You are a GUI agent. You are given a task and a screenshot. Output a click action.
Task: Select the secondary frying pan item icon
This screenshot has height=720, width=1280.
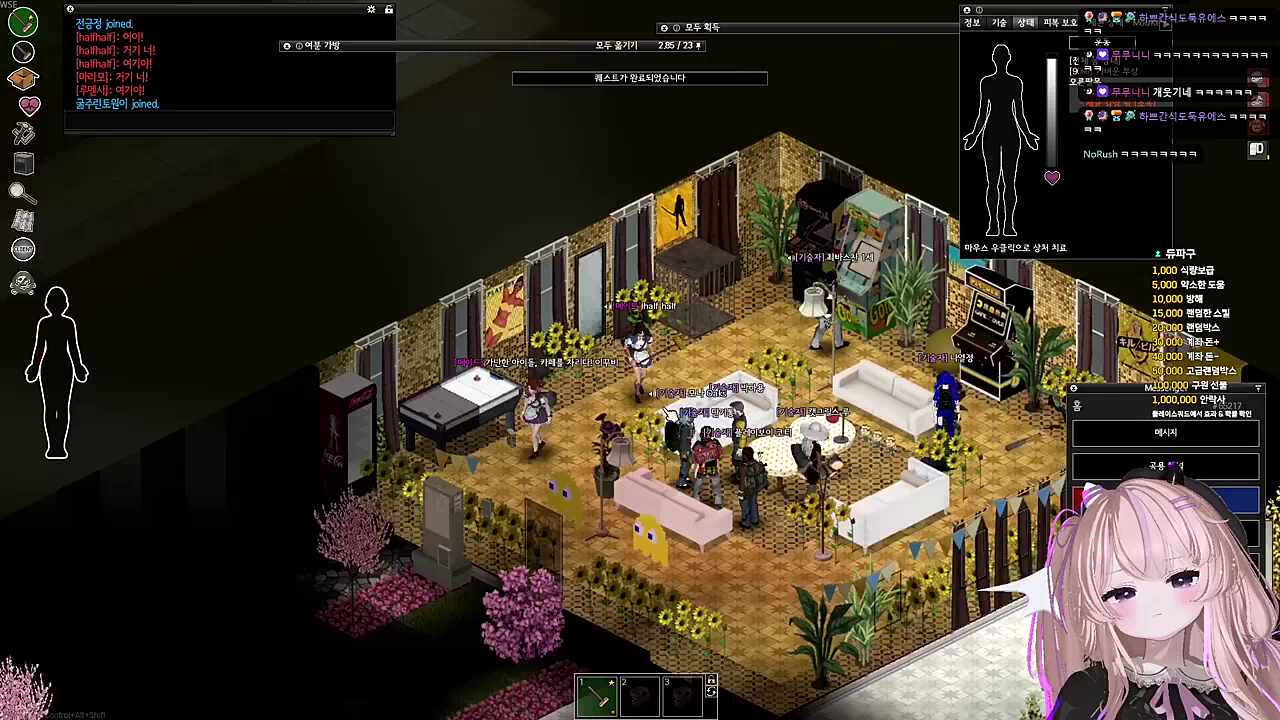(23, 50)
